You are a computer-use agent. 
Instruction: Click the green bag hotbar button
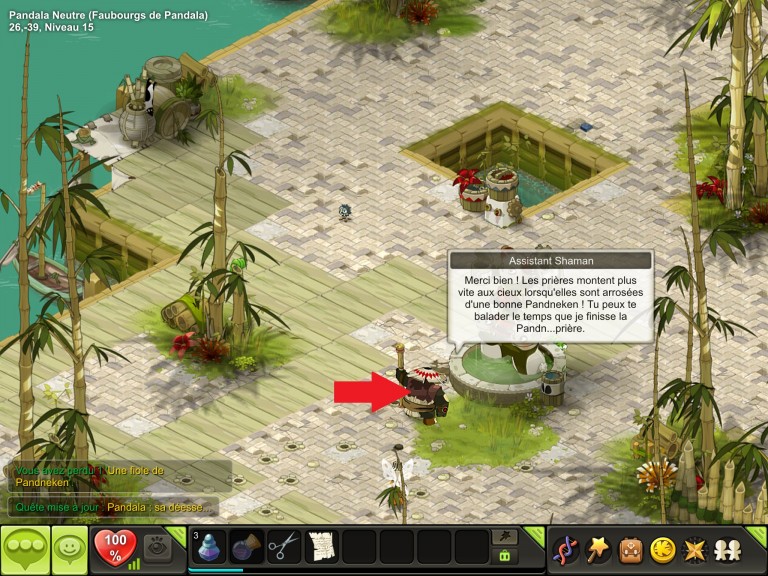click(x=506, y=557)
